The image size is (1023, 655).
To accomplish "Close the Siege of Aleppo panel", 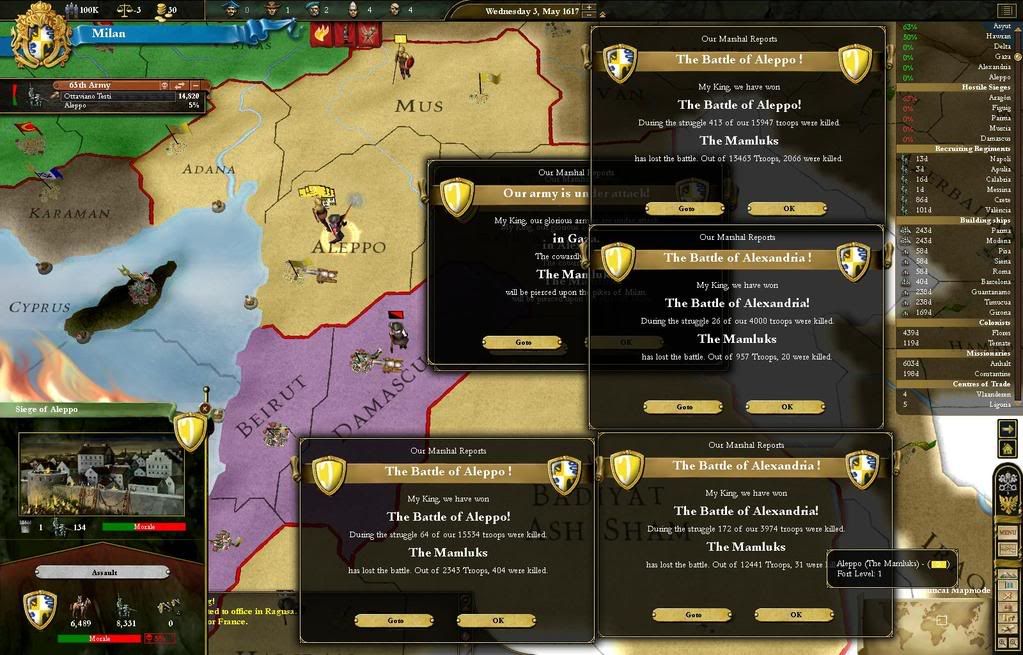I will click(x=205, y=408).
